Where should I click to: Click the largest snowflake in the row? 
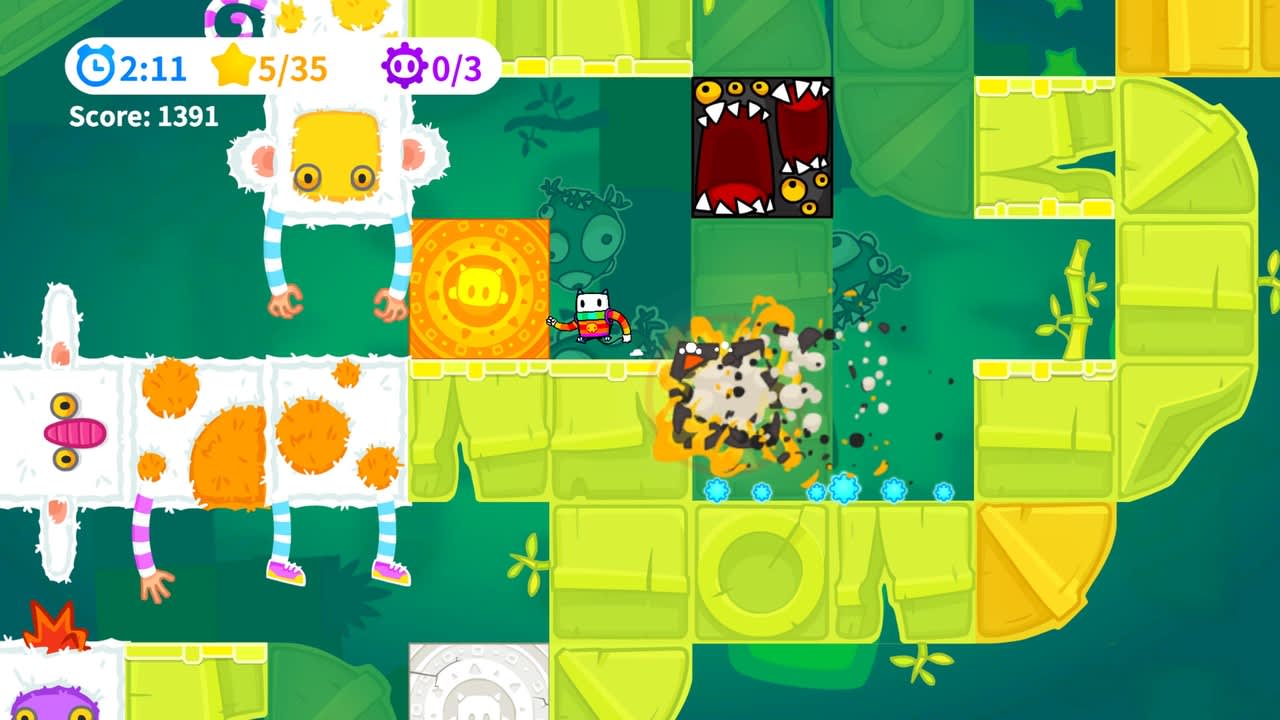844,489
